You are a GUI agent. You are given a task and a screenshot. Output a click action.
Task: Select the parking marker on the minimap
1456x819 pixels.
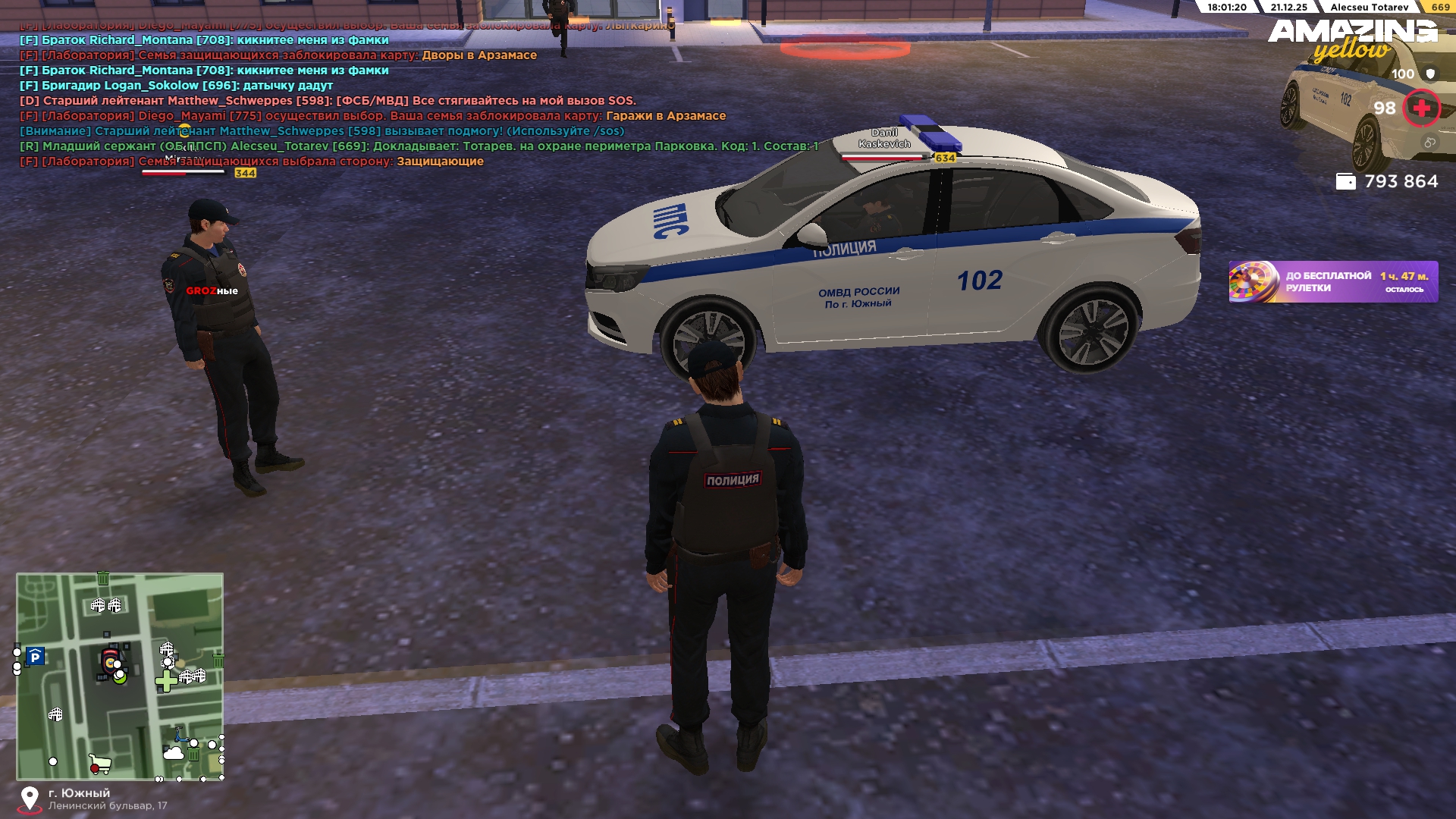(35, 657)
